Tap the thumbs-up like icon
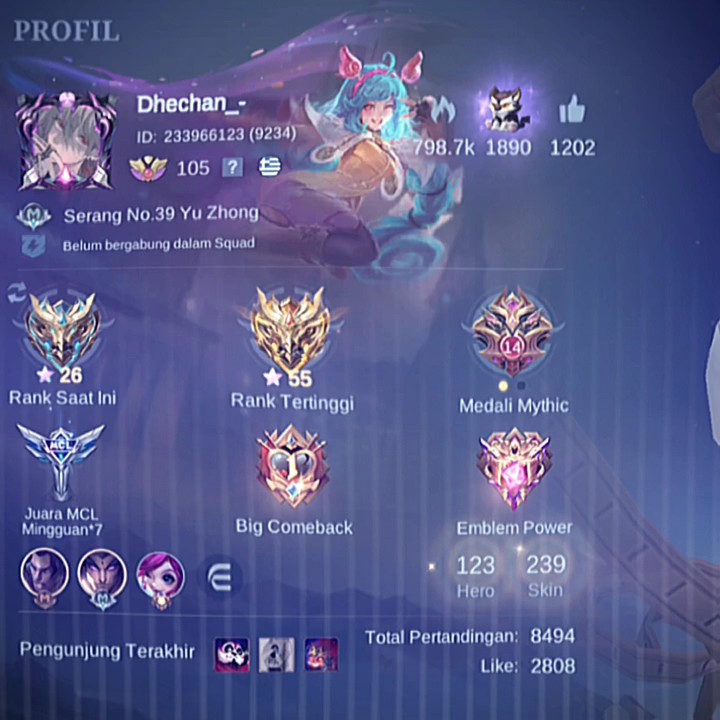 point(572,111)
